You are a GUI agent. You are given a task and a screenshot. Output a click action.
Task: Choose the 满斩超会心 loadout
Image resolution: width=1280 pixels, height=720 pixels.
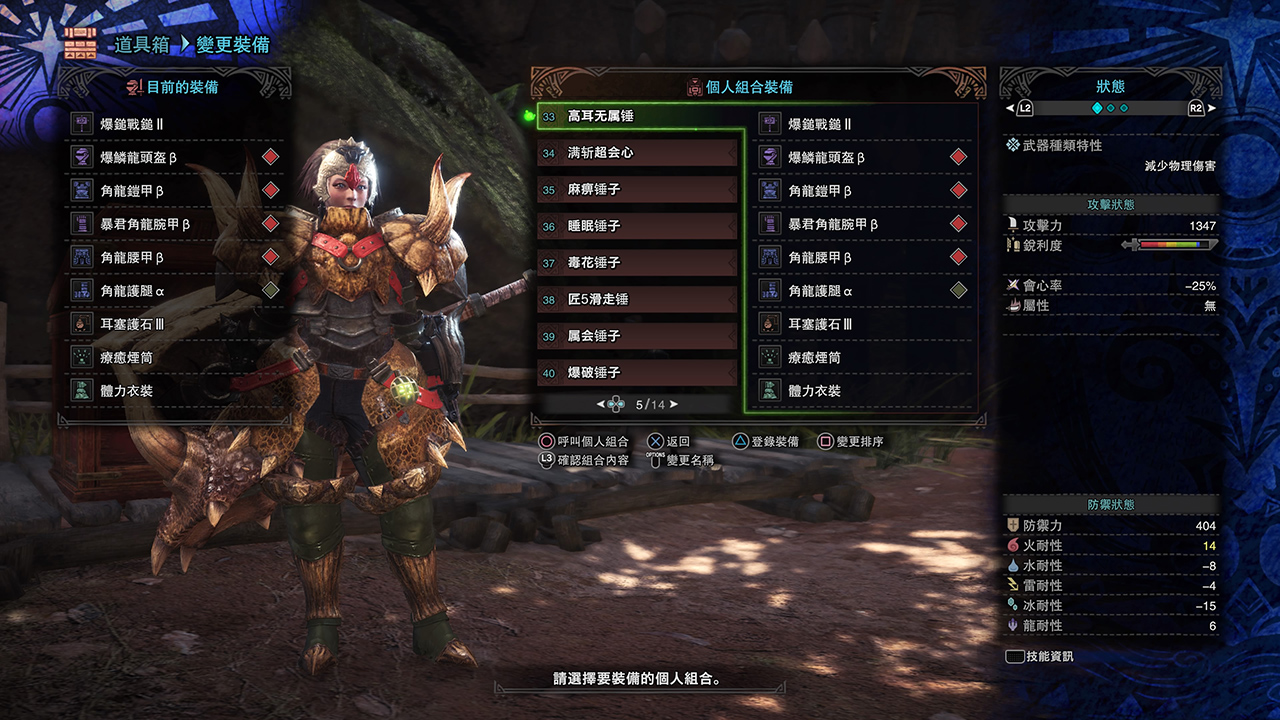(x=638, y=153)
